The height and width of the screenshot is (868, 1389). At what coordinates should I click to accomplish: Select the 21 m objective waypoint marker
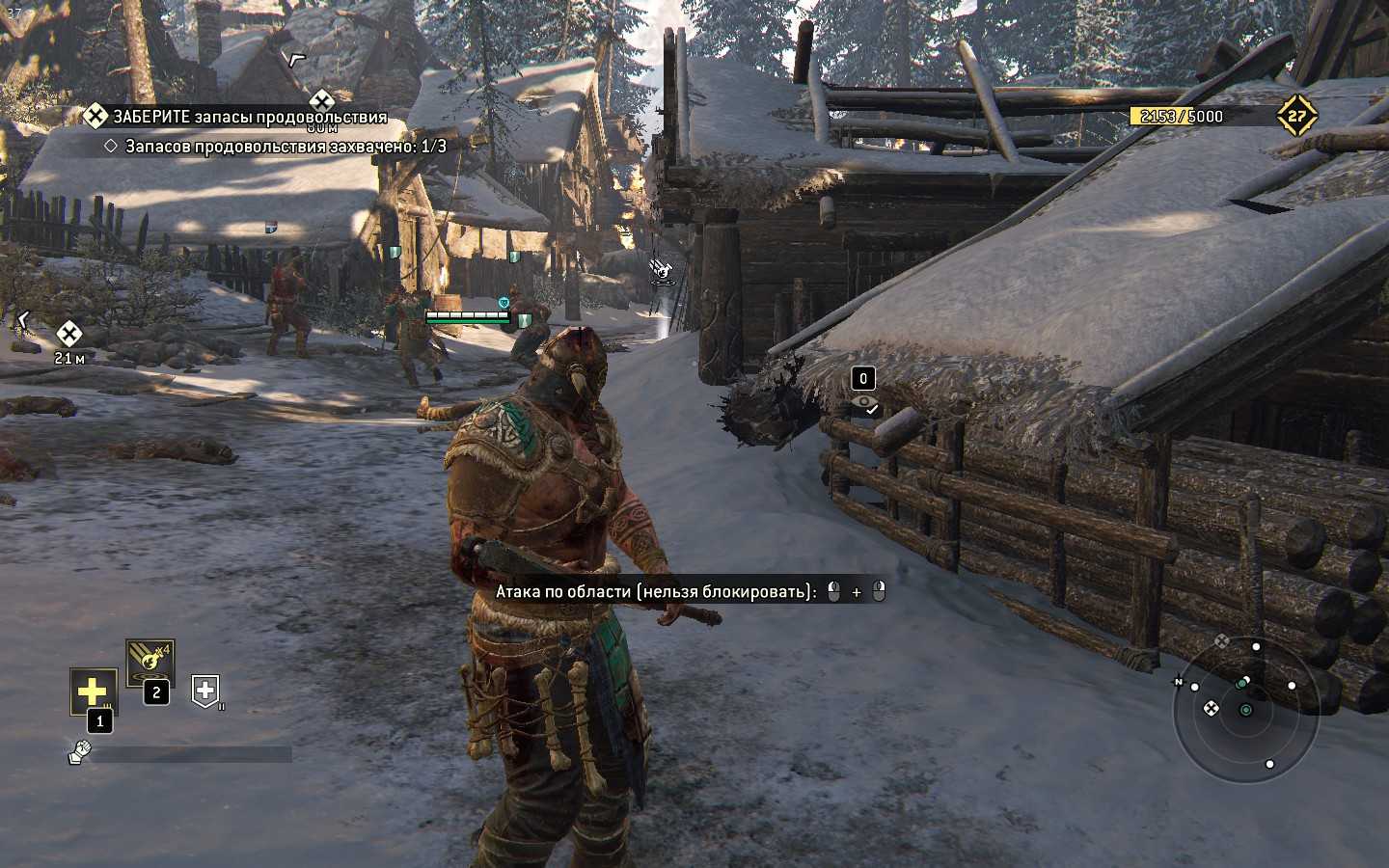coord(68,335)
